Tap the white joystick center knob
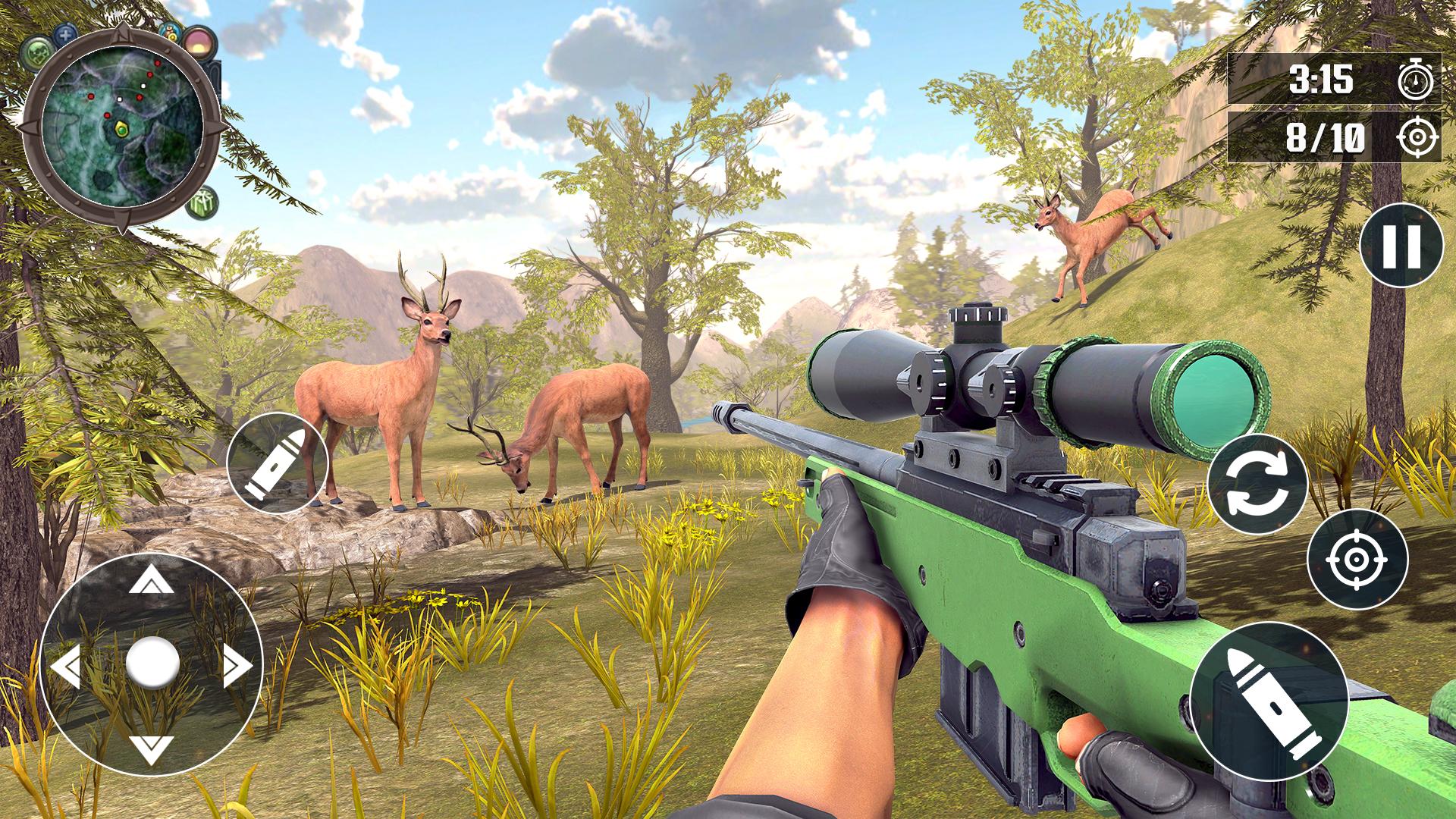 pyautogui.click(x=152, y=663)
